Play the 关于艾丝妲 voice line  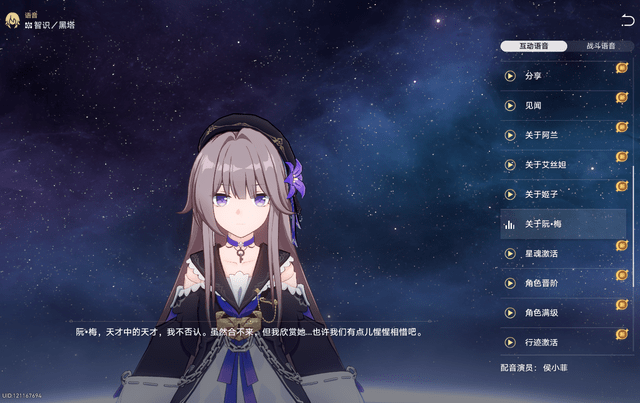pyautogui.click(x=510, y=165)
